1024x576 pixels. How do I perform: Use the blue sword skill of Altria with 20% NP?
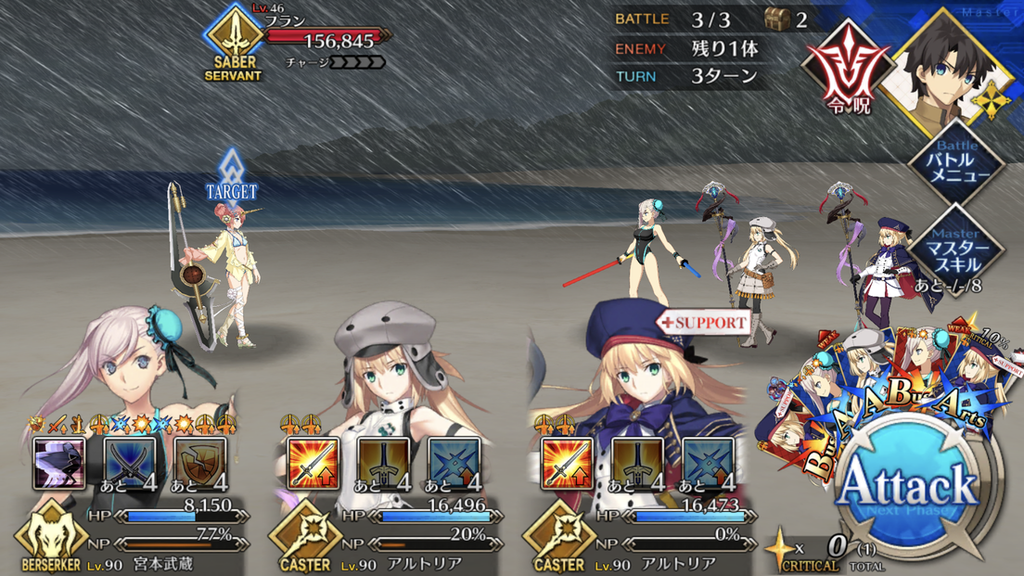point(454,462)
